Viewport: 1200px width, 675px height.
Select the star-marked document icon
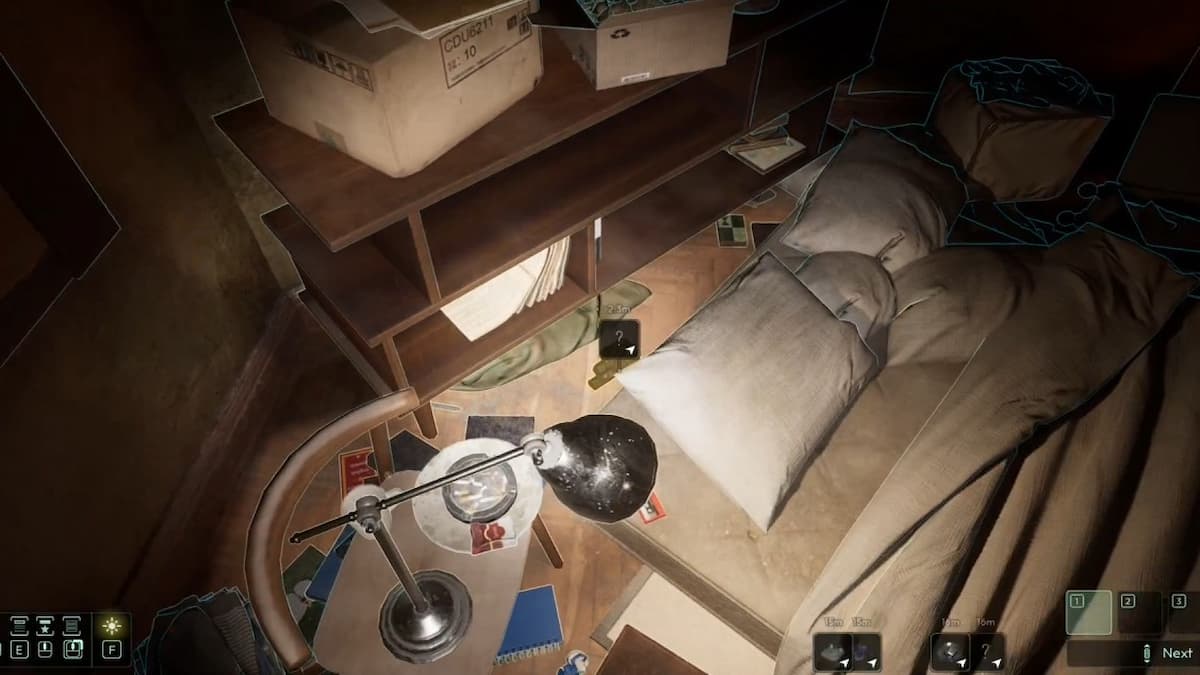(x=45, y=626)
